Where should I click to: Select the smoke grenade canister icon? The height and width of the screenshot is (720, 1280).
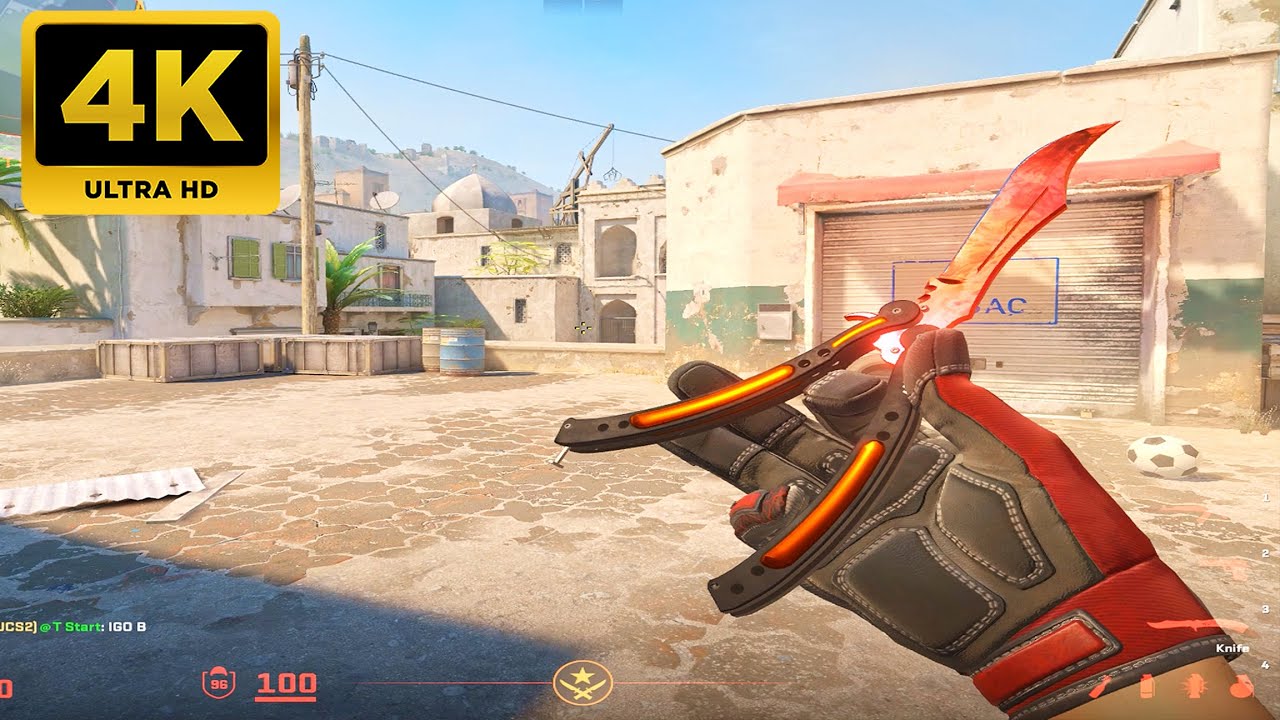[x=1147, y=687]
